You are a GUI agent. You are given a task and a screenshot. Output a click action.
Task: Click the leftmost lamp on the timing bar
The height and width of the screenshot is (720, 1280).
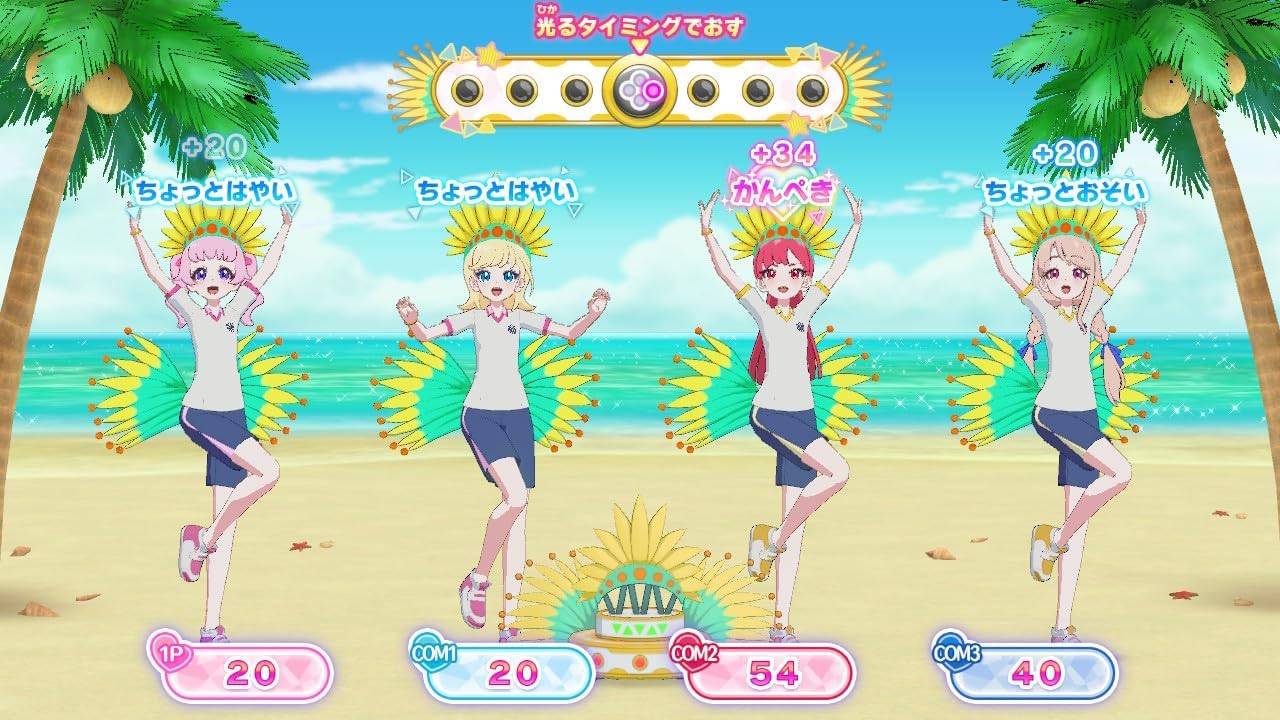(466, 89)
